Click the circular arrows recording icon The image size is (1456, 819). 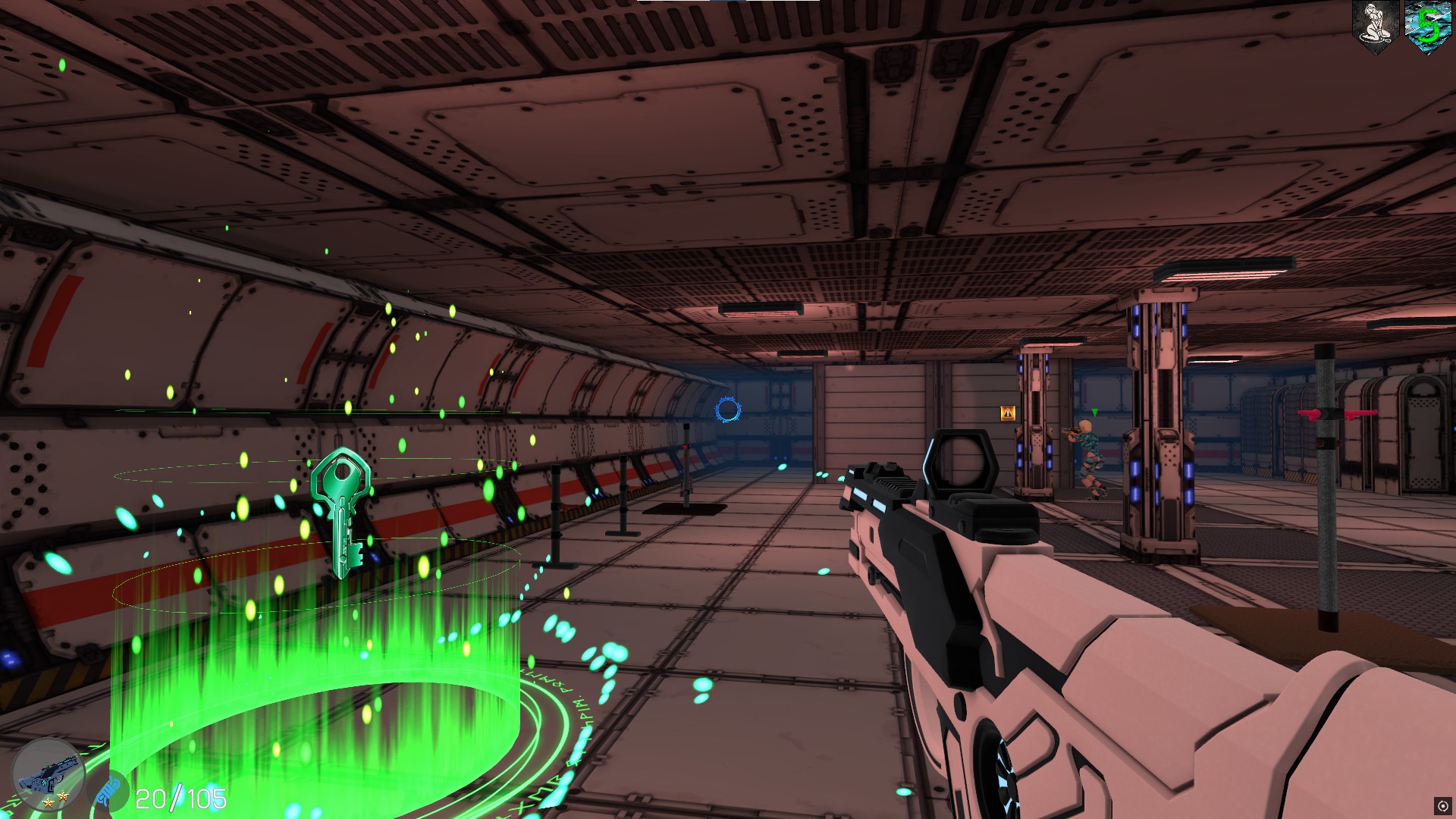coord(1442,805)
